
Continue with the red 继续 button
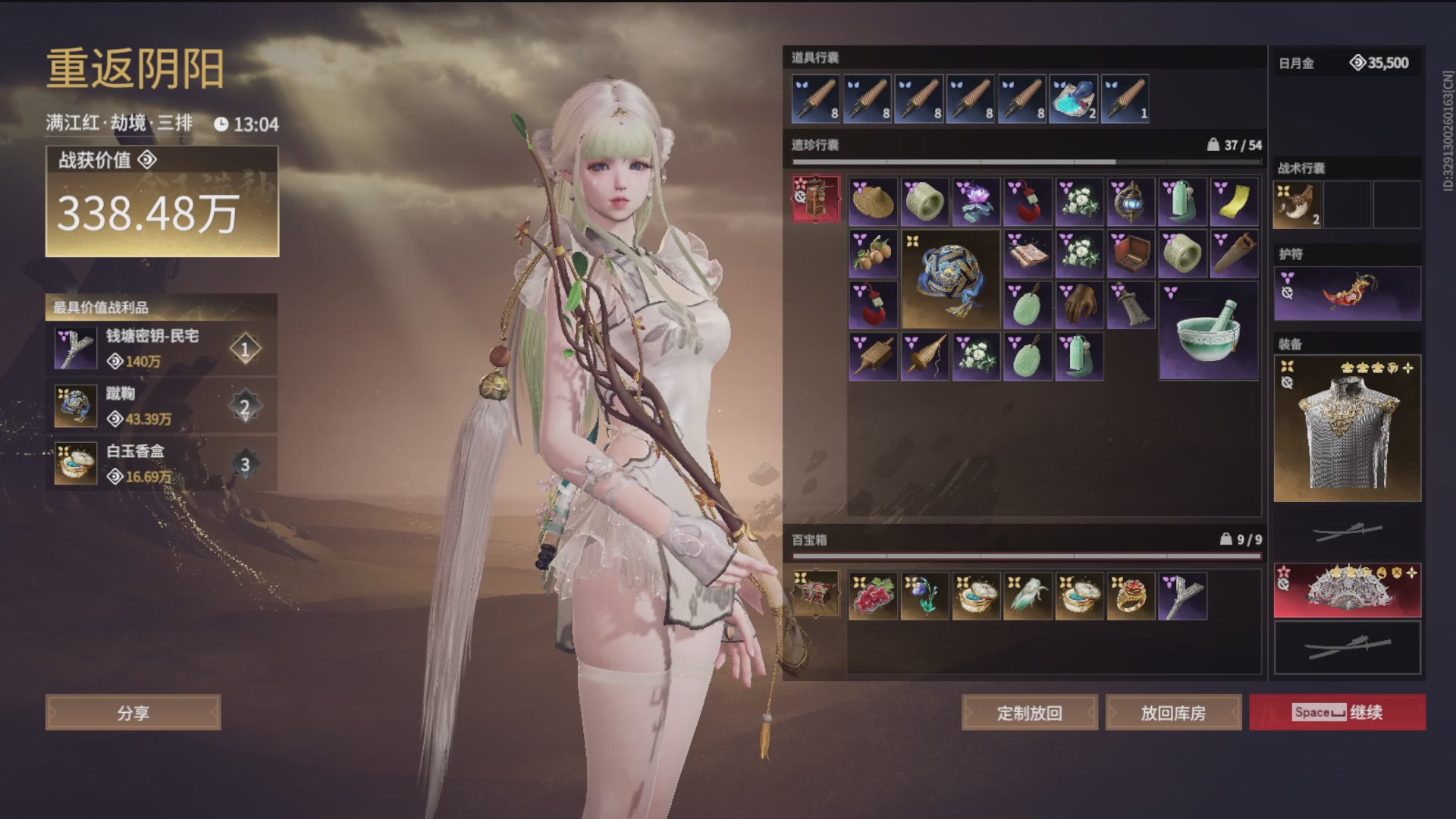click(1338, 712)
